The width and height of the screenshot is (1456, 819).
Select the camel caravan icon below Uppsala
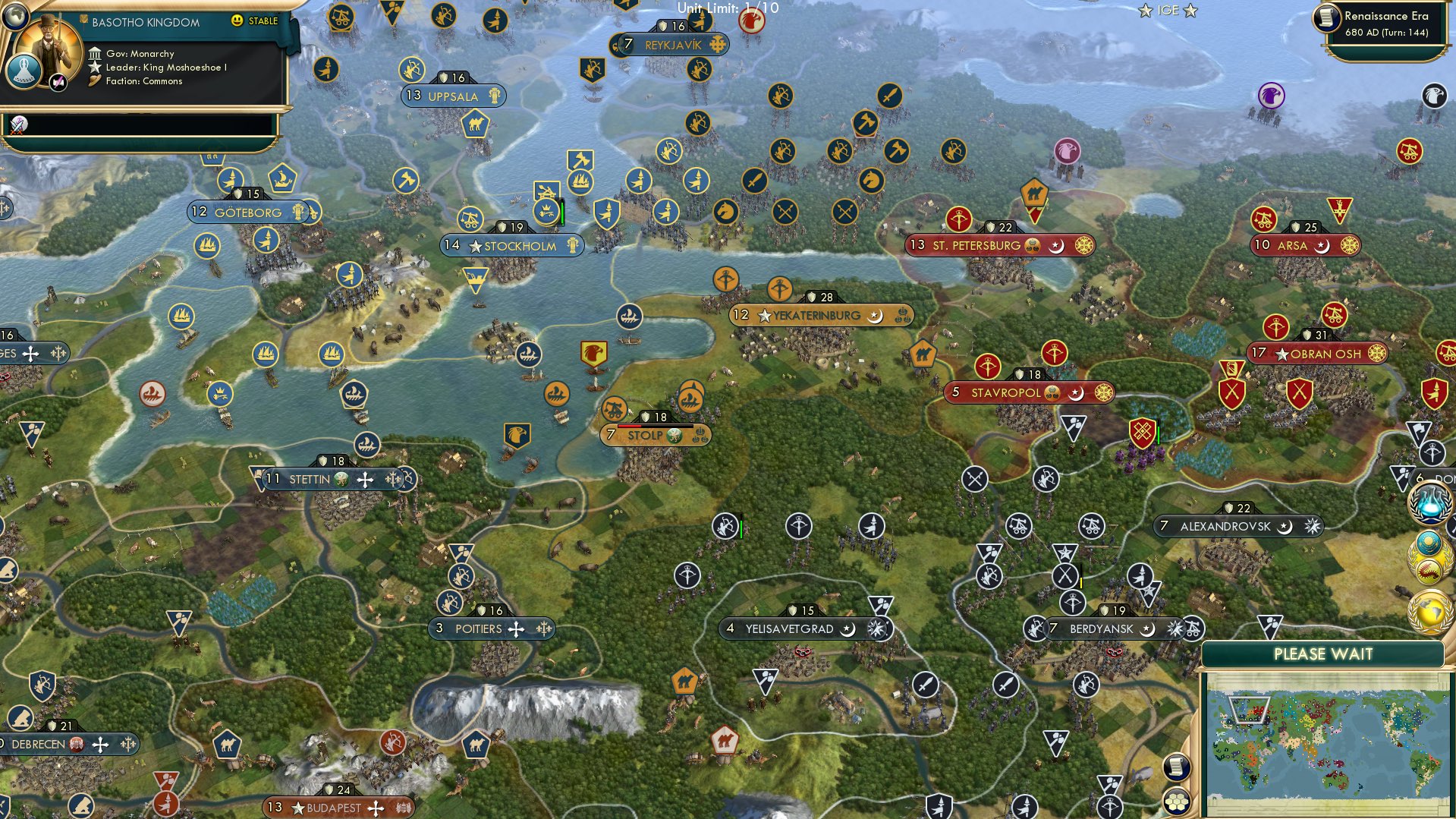pos(474,124)
